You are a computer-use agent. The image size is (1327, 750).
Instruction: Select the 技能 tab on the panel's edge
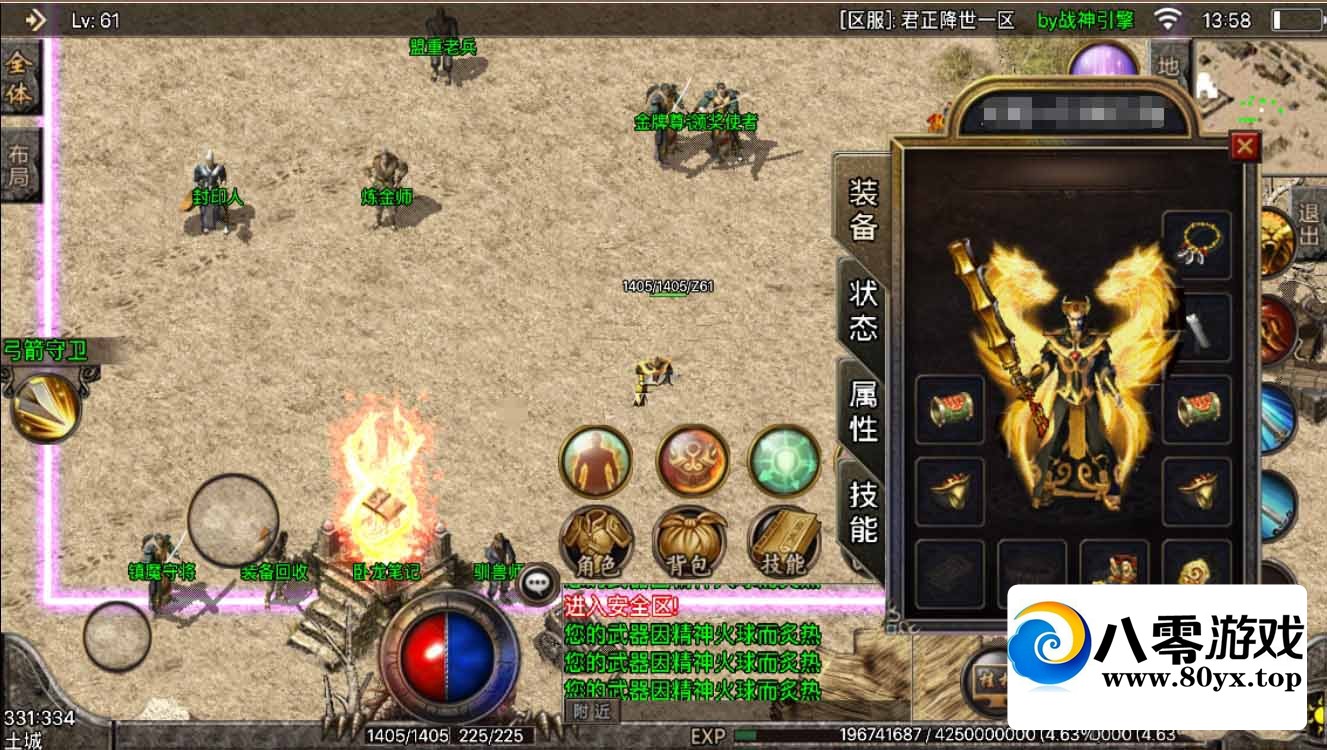[x=862, y=511]
